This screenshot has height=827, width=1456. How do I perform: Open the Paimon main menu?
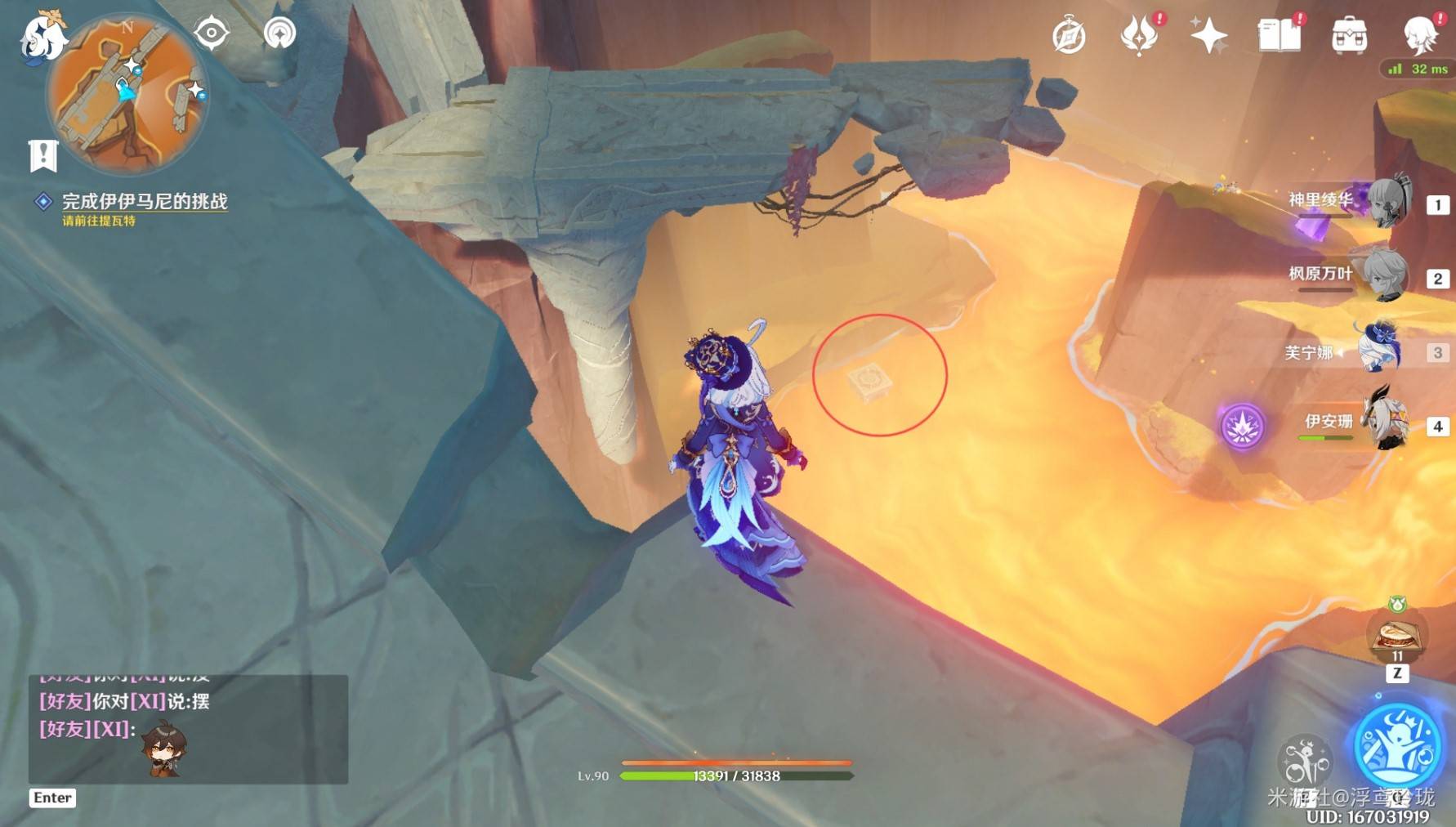pos(41,37)
